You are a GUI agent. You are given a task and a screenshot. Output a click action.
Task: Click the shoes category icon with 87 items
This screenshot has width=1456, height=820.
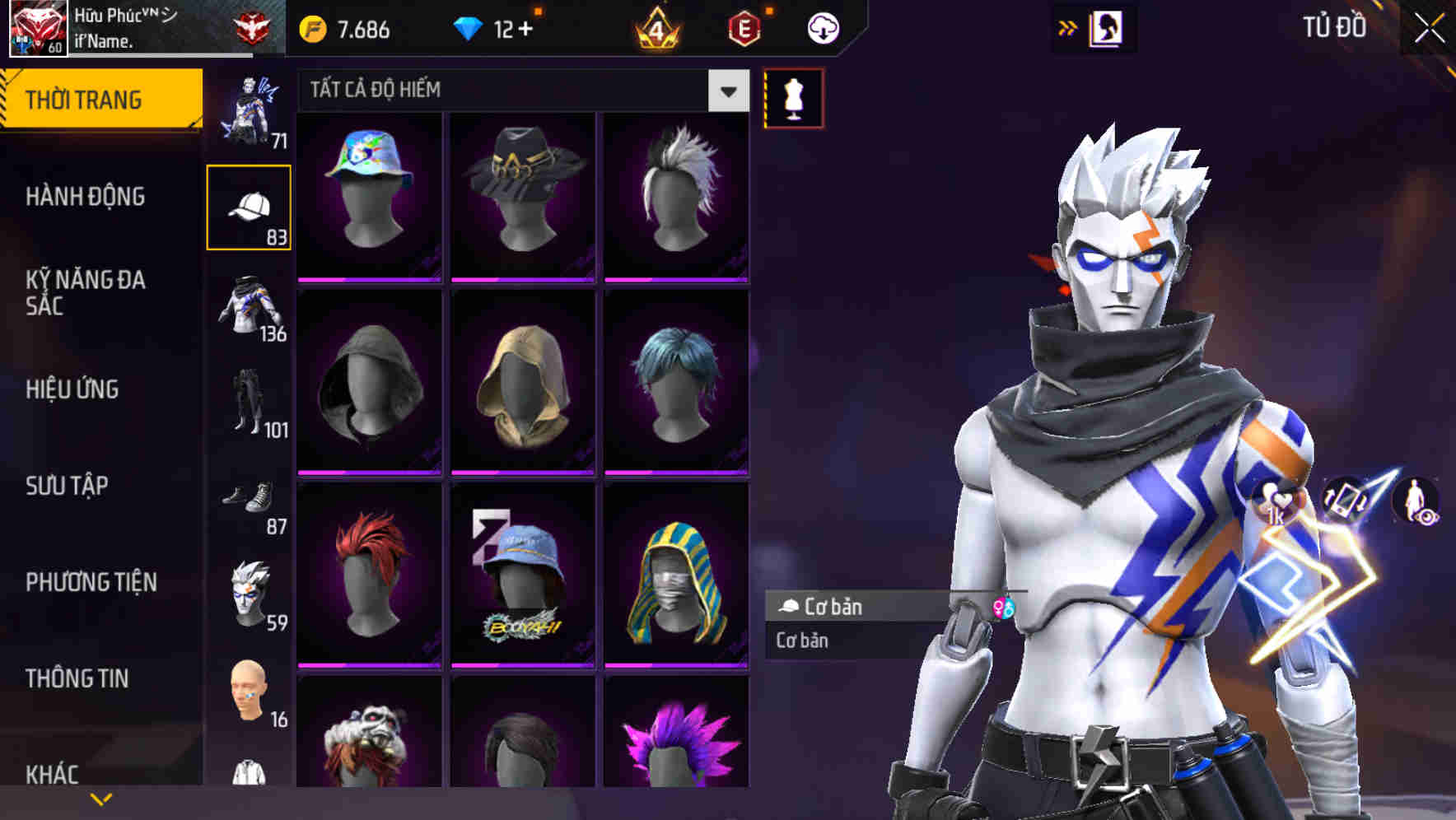(250, 500)
